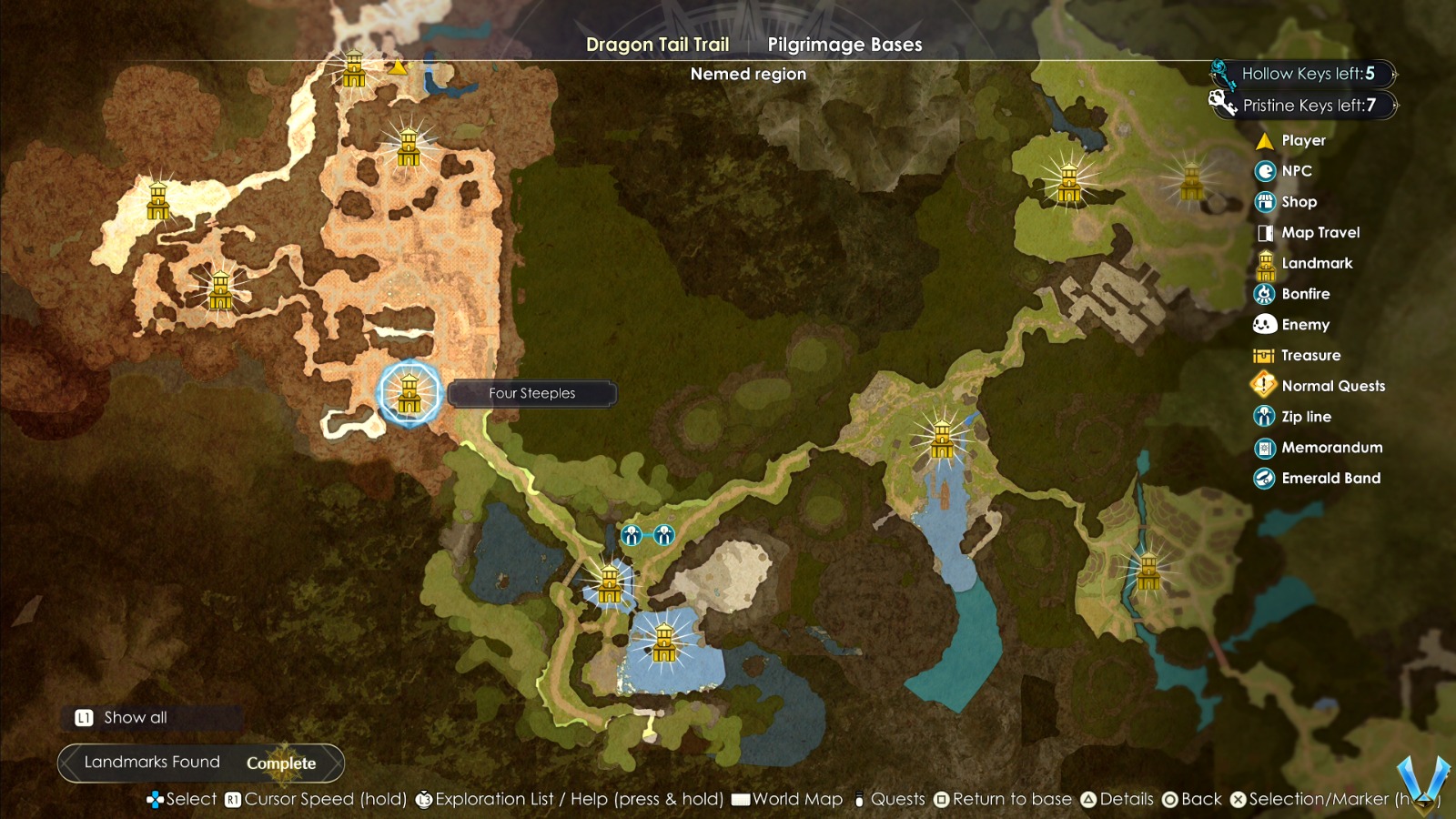
Task: Click the NPC pair icons near the central lake
Action: tap(646, 534)
